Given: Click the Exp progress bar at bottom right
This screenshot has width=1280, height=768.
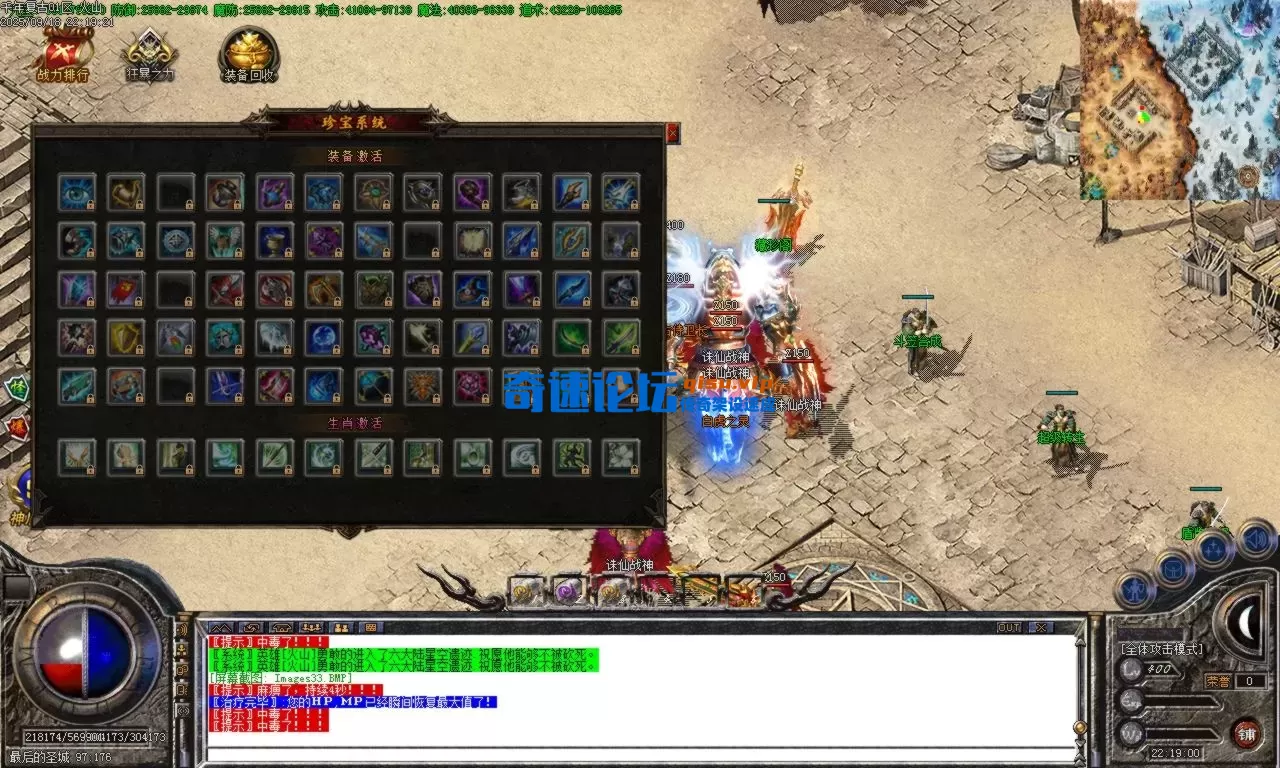Looking at the screenshot, I should pos(1180,702).
